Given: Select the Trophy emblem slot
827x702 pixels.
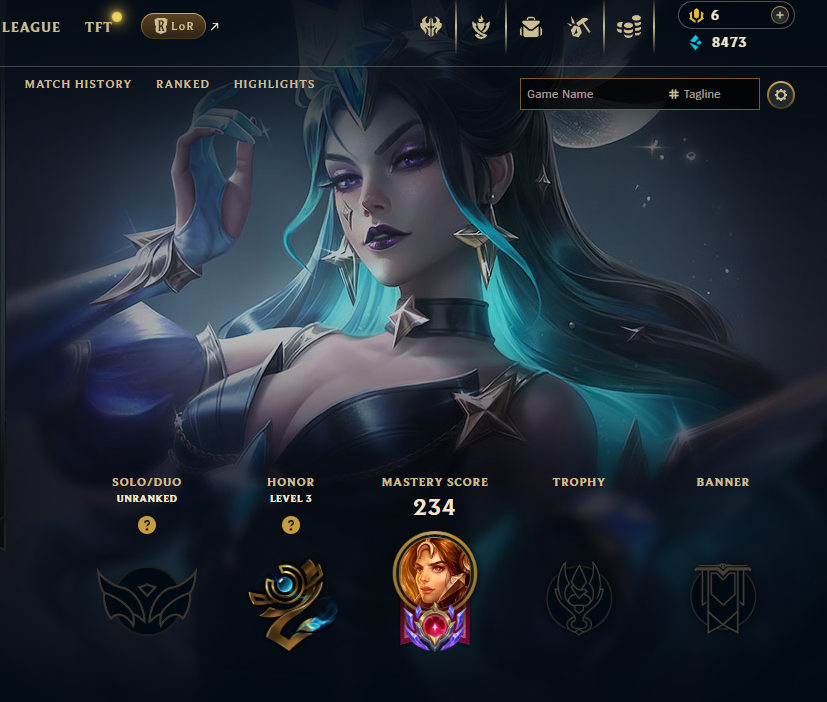Looking at the screenshot, I should tap(578, 598).
